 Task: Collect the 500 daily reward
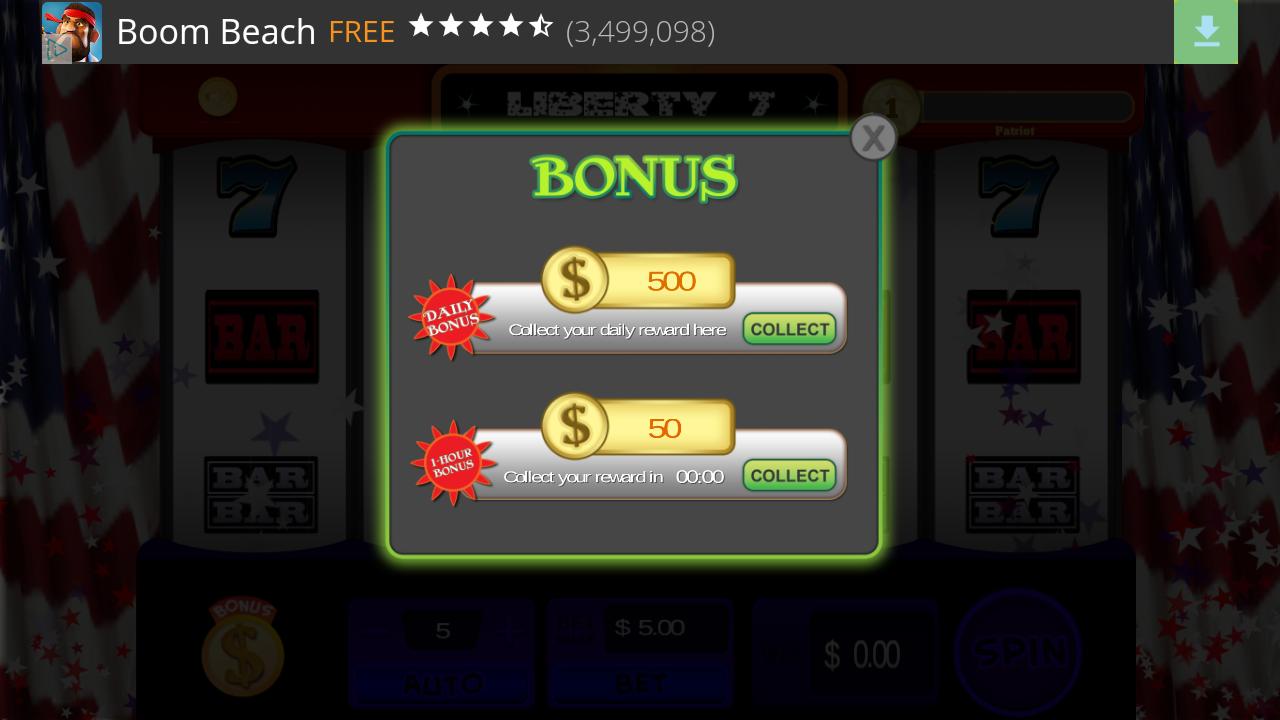click(789, 328)
